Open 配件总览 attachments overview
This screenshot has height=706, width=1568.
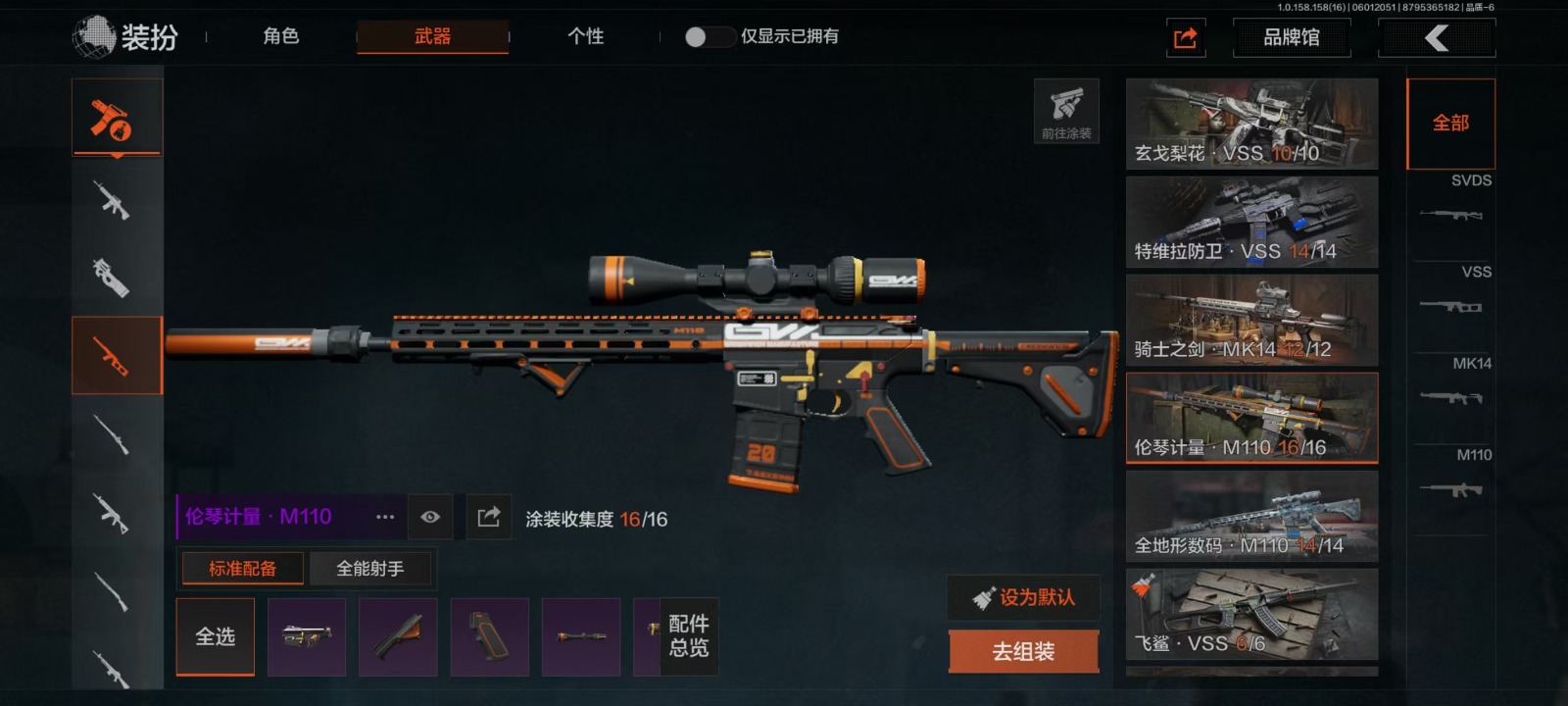pos(688,636)
